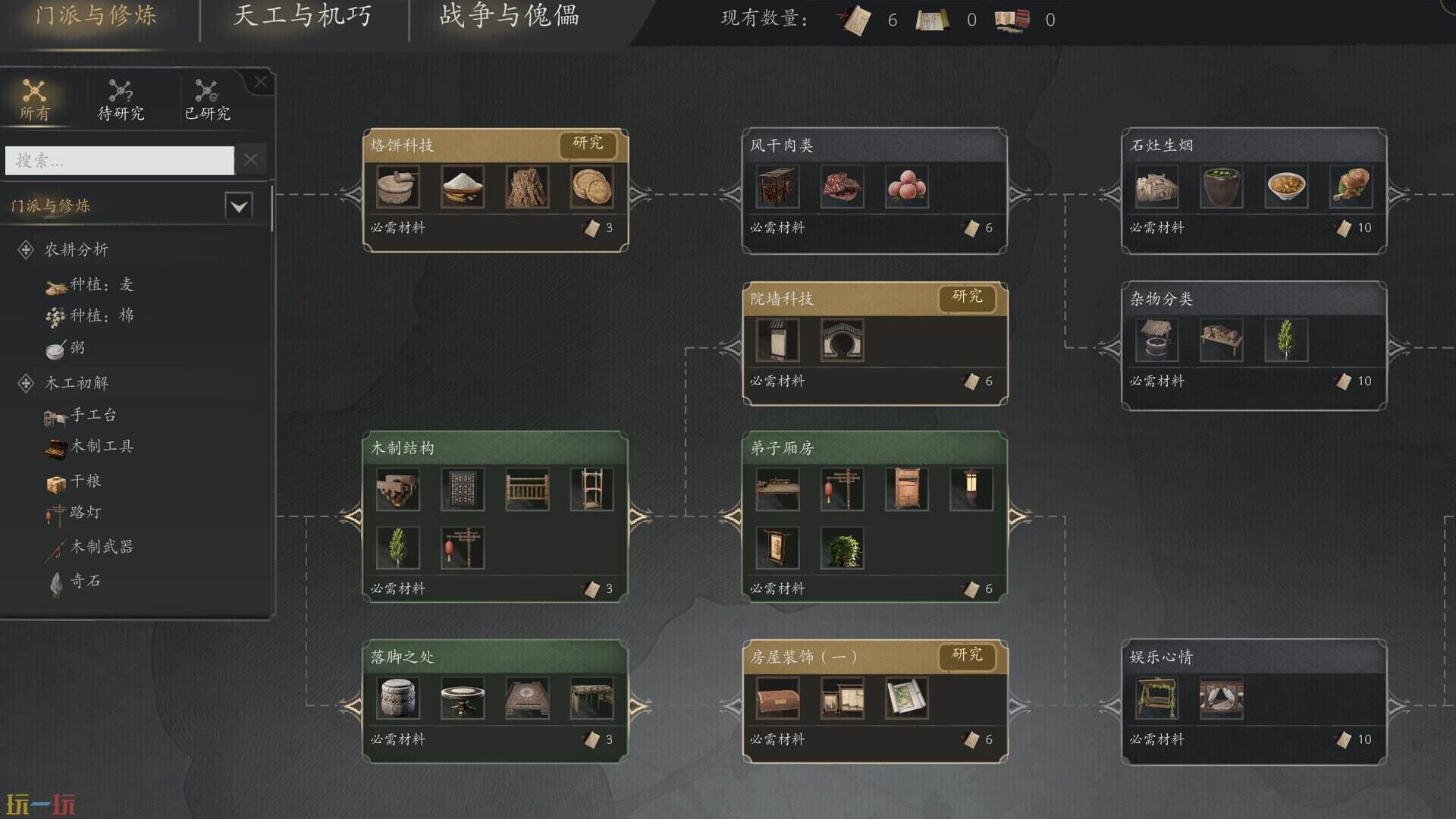Collapse the 木工初解 tree section
This screenshot has width=1456, height=819.
pyautogui.click(x=26, y=383)
